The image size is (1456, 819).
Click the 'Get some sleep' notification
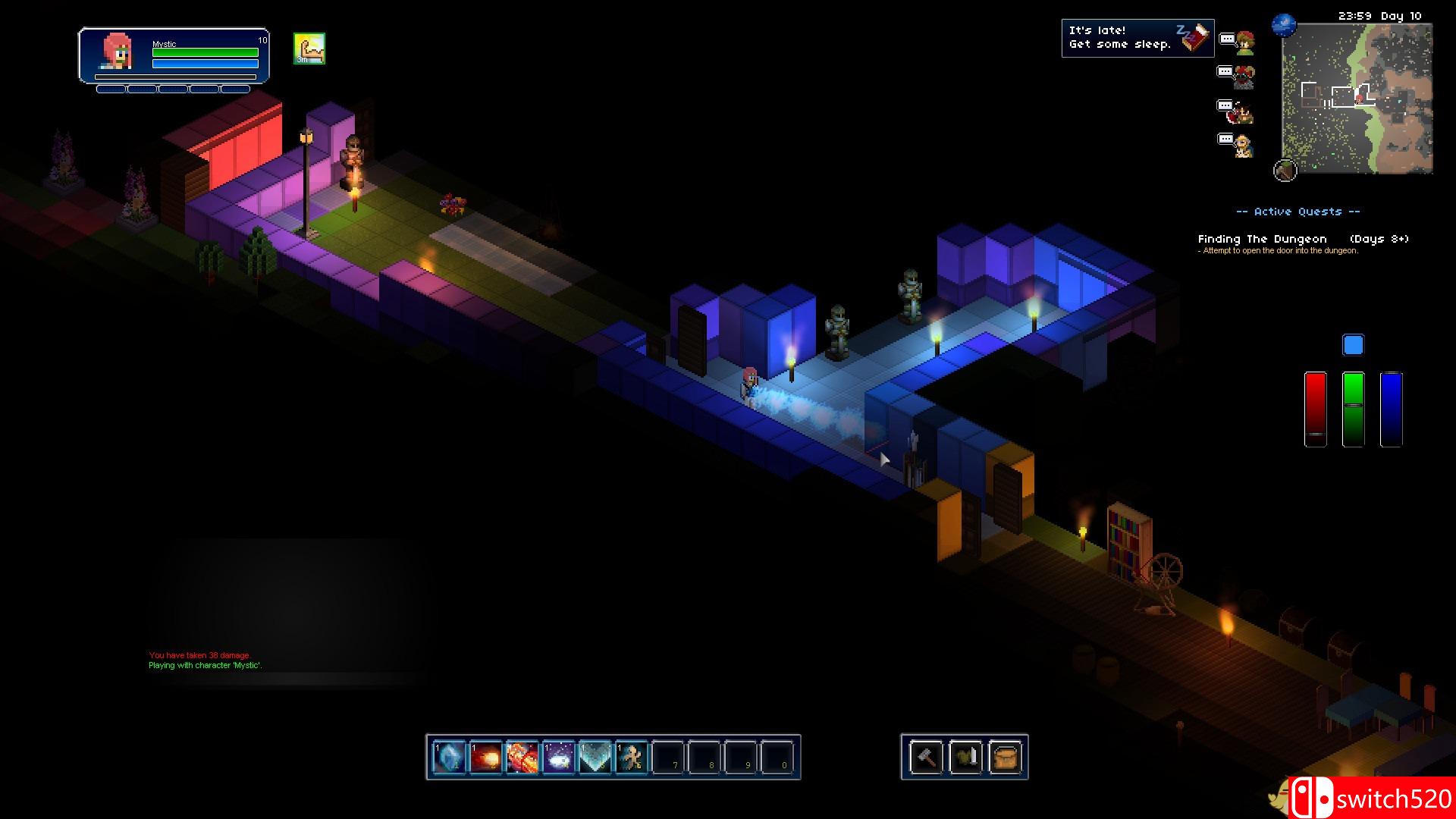click(1137, 38)
